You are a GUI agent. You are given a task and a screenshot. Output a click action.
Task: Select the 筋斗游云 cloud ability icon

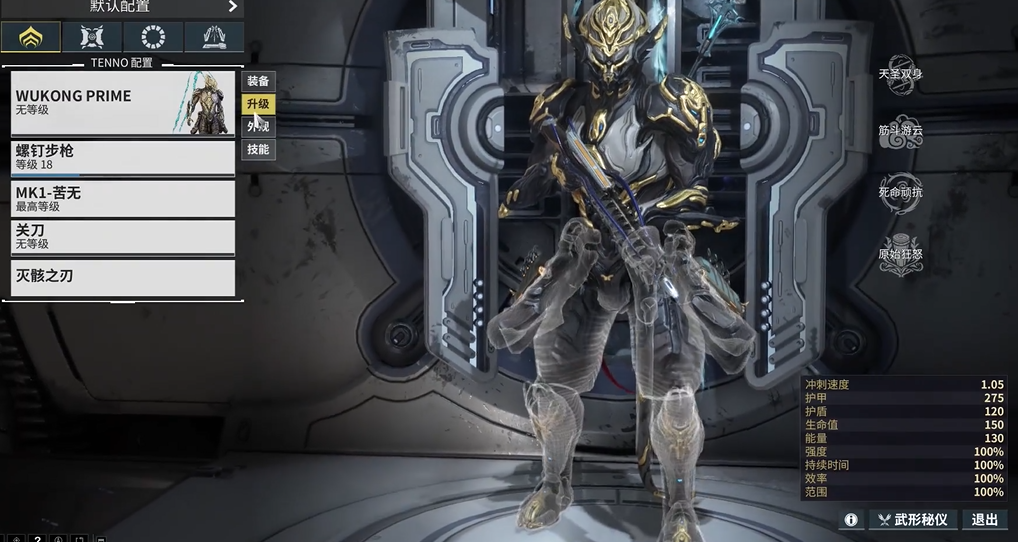pos(900,133)
